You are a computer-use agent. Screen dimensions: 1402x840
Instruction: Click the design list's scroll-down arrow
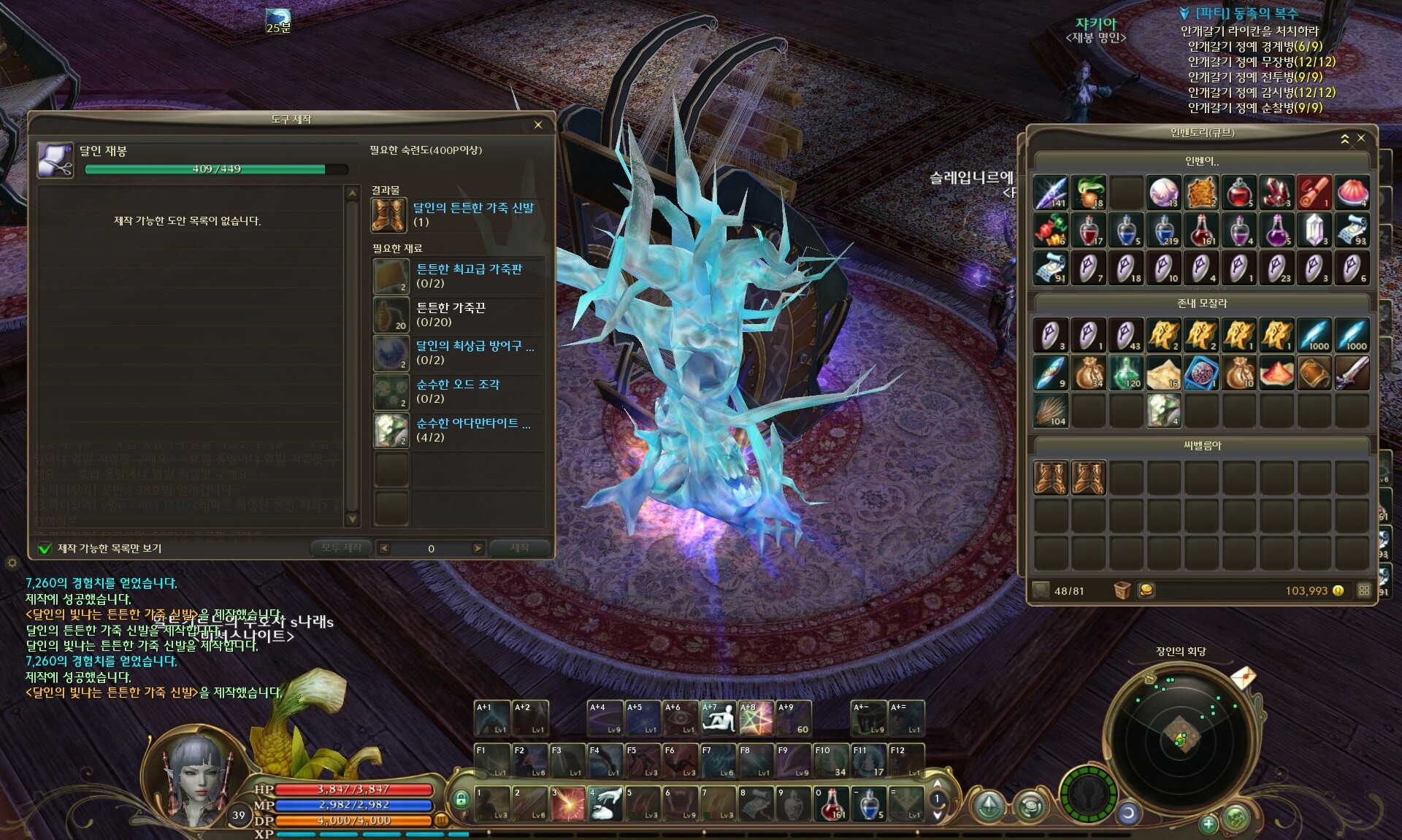tap(353, 519)
